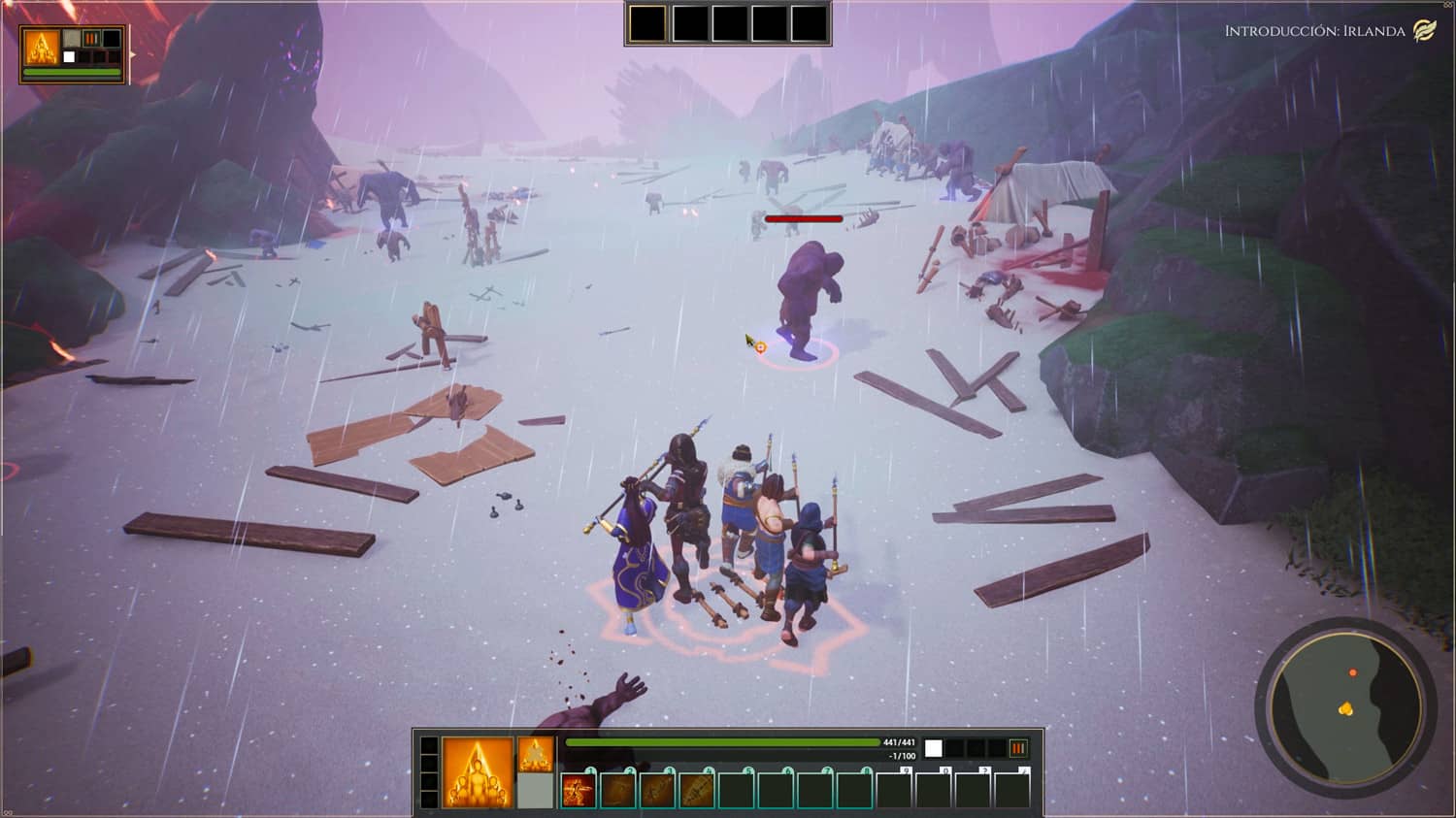Viewport: 1456px width, 818px height.
Task: Click the attack ability in hotbar slot 1
Action: [x=580, y=788]
